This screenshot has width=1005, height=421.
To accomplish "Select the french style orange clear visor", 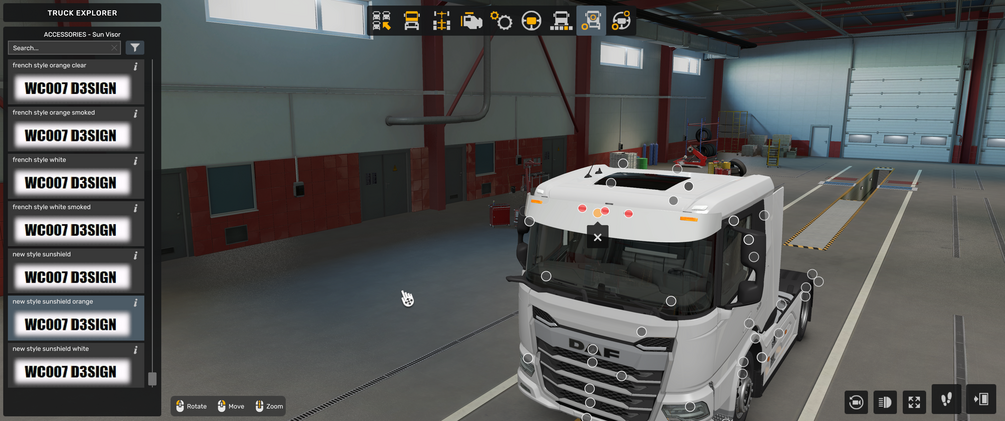I will point(70,88).
